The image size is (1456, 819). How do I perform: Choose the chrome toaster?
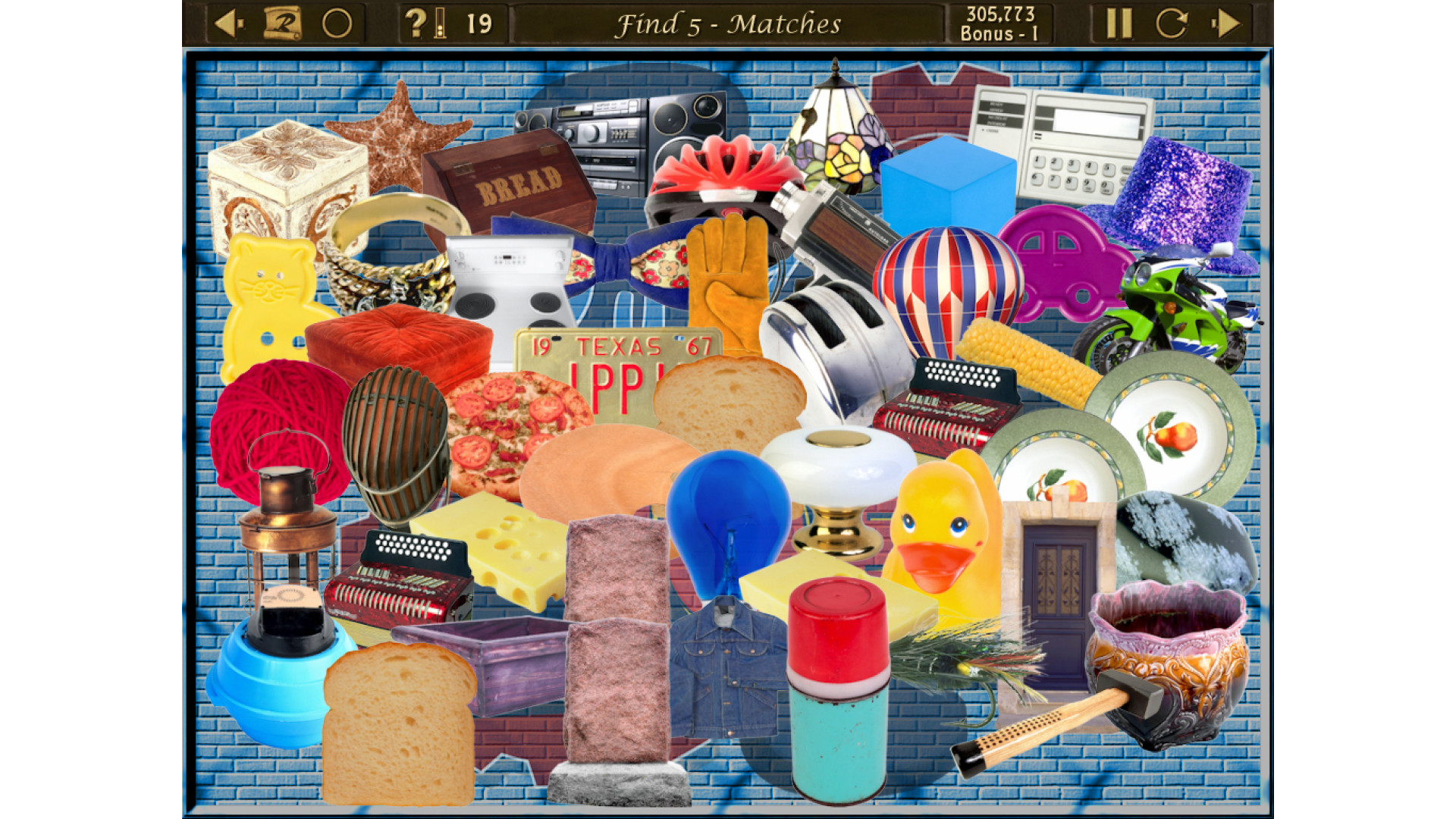pos(834,341)
